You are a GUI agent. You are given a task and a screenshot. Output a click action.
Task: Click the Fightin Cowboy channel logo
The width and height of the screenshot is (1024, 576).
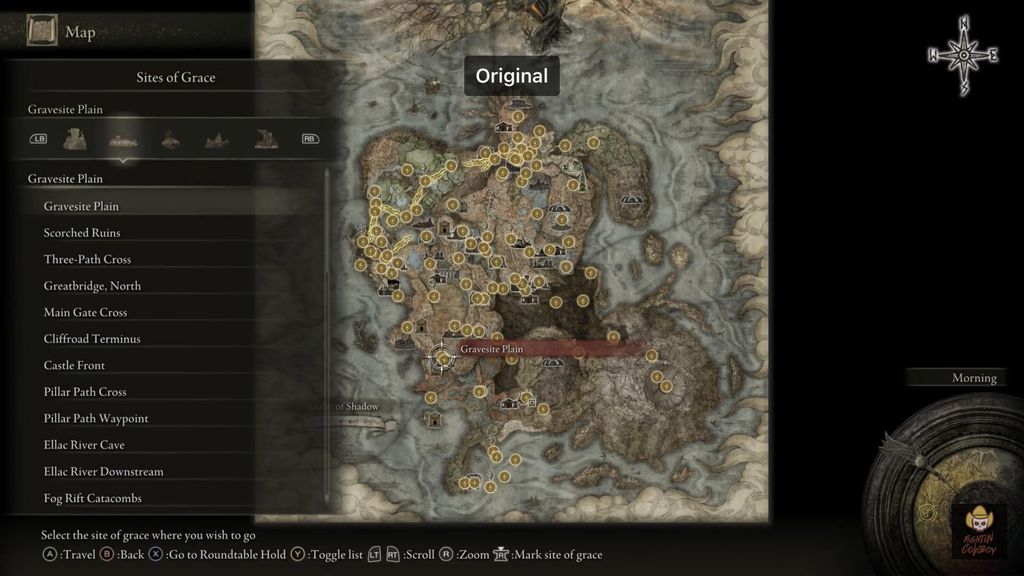click(x=980, y=527)
